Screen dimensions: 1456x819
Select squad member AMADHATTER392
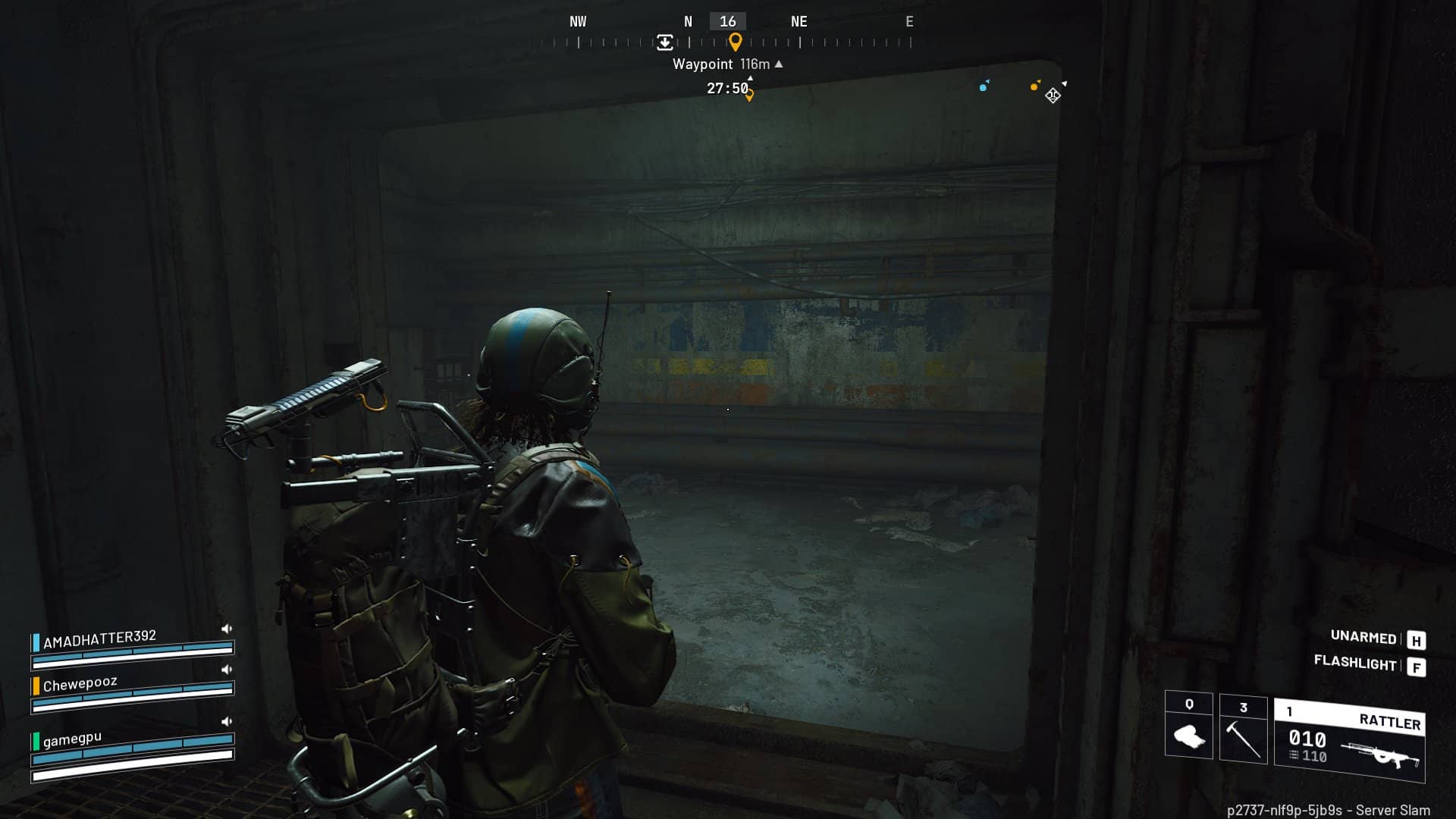pyautogui.click(x=99, y=639)
